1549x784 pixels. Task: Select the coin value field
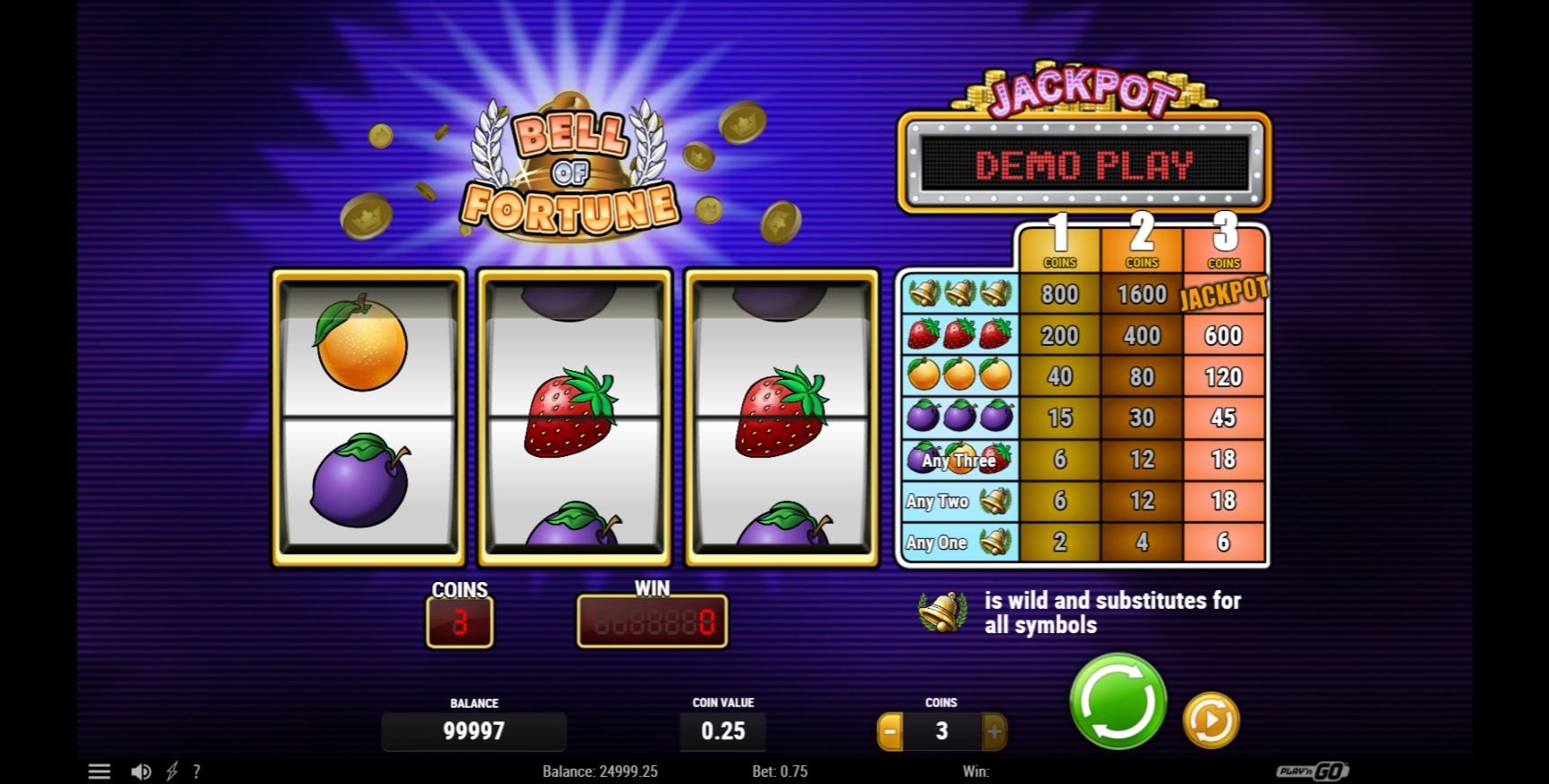(723, 731)
